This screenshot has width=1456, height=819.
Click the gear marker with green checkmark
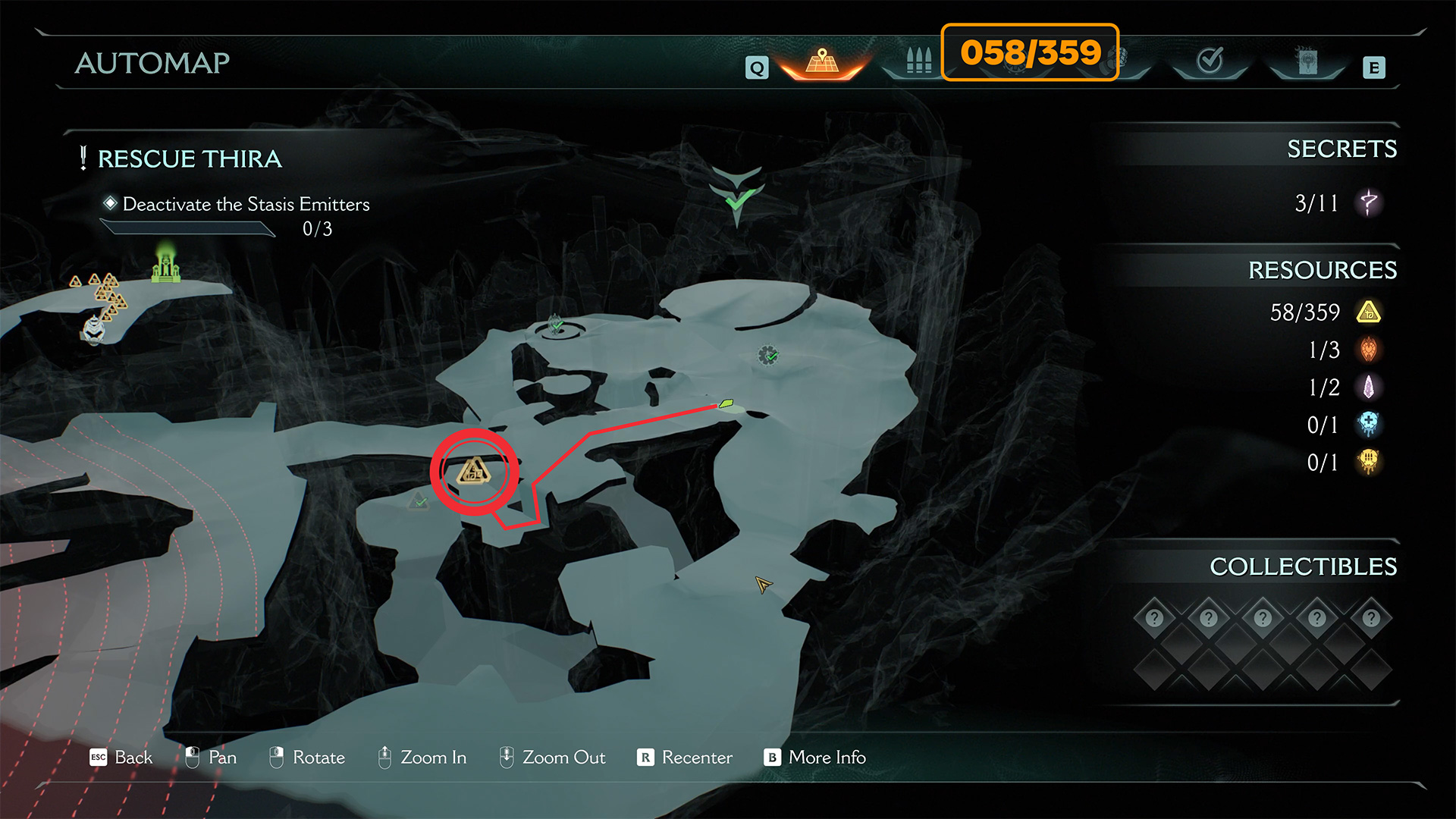(768, 355)
